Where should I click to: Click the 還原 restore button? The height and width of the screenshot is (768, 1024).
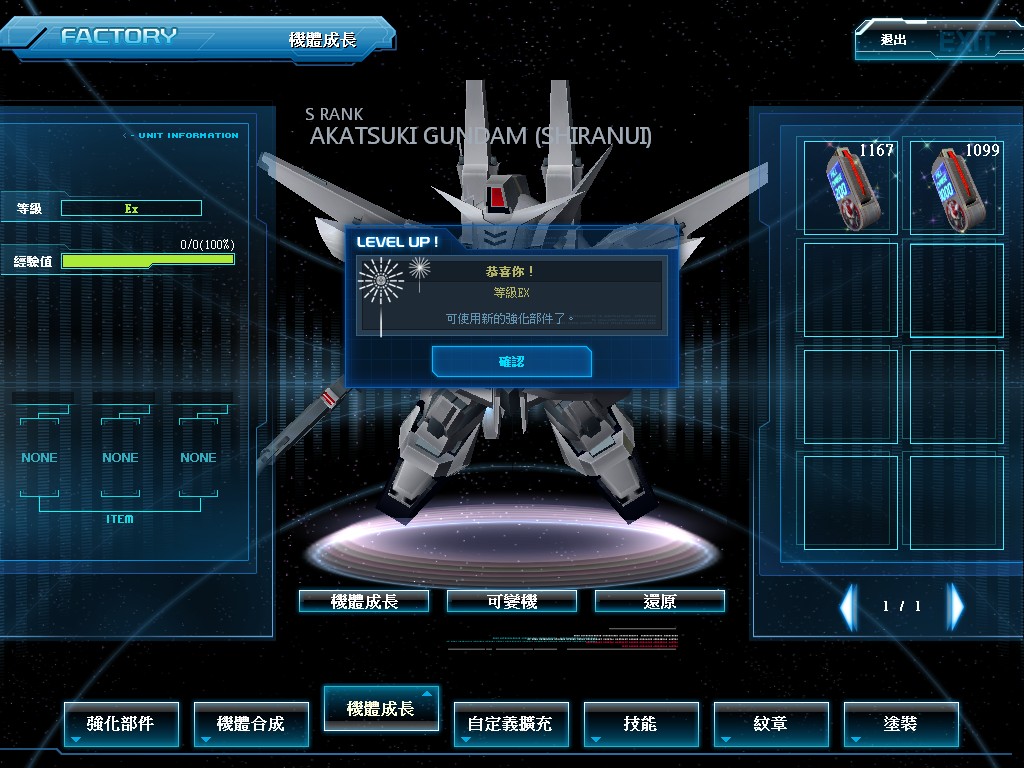tap(660, 601)
